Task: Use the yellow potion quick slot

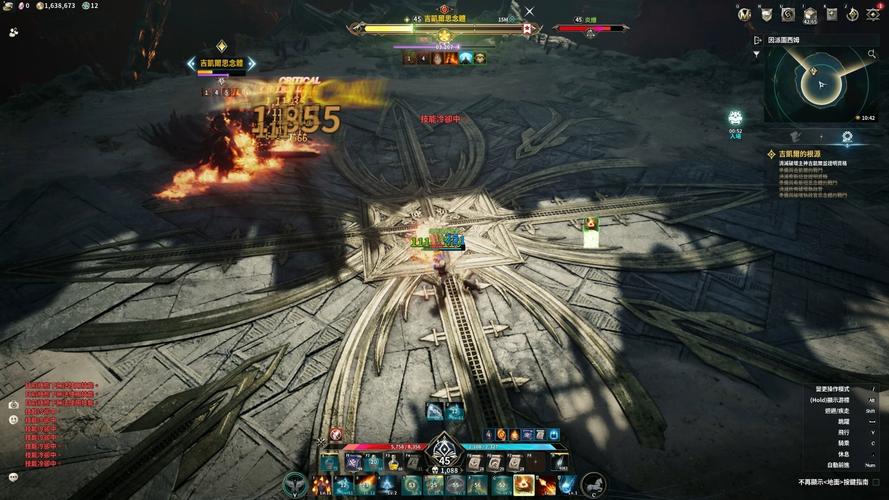Action: point(394,462)
